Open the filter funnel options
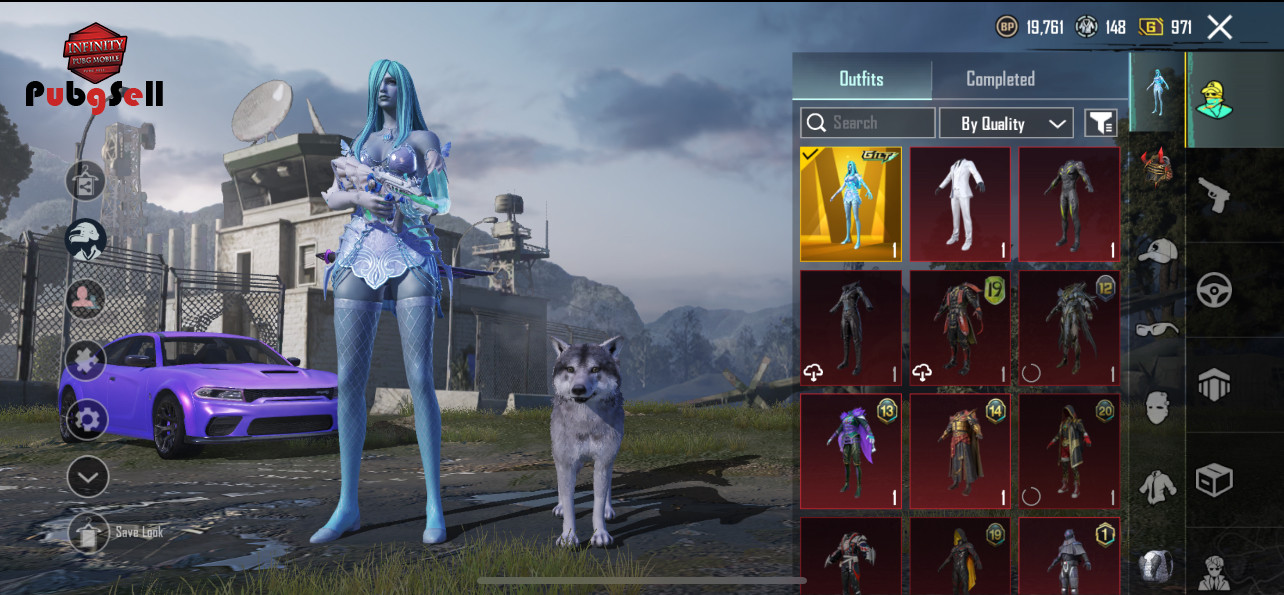The height and width of the screenshot is (595, 1284). coord(1100,123)
